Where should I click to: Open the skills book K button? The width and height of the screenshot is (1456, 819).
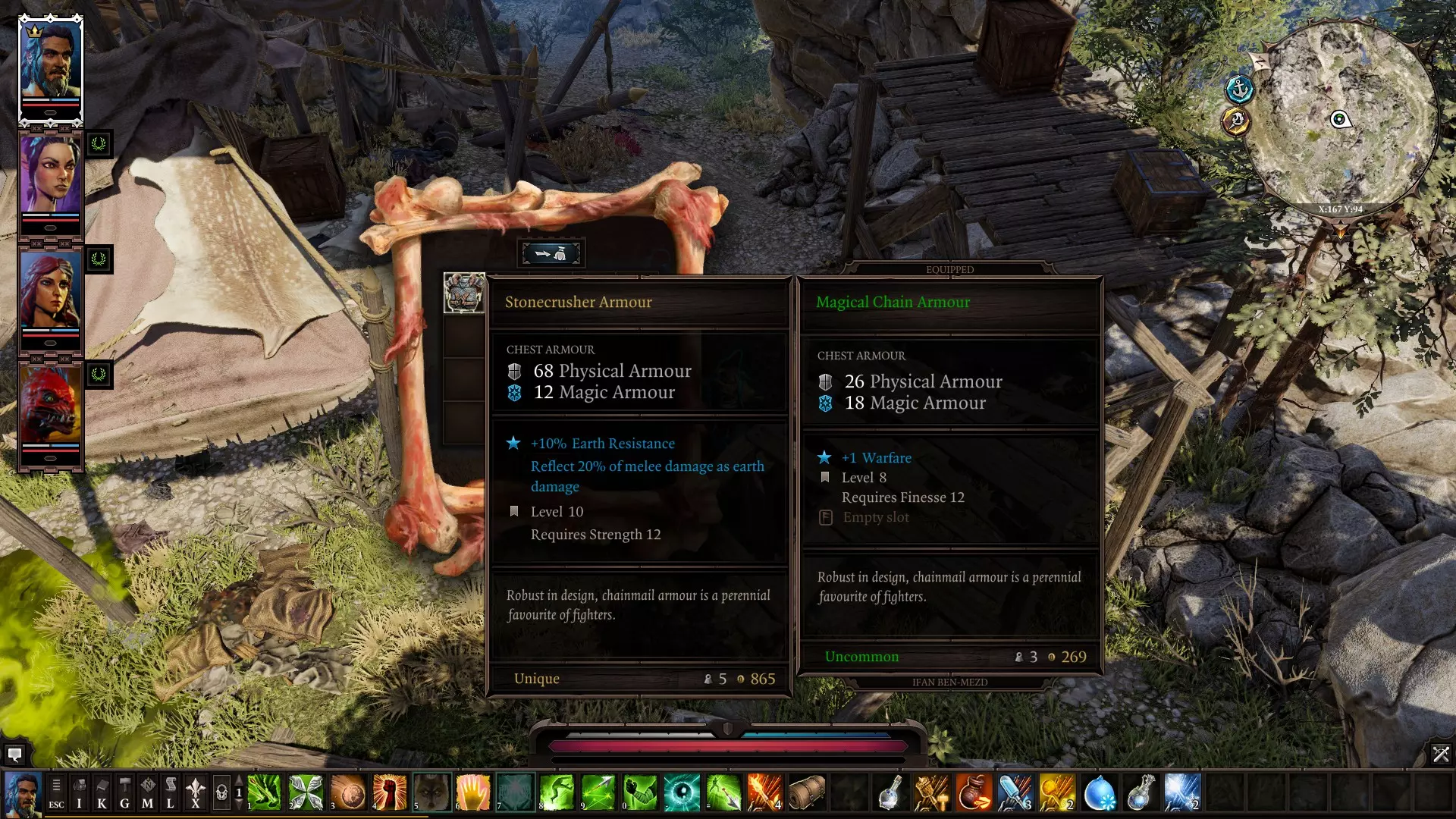pos(102,793)
